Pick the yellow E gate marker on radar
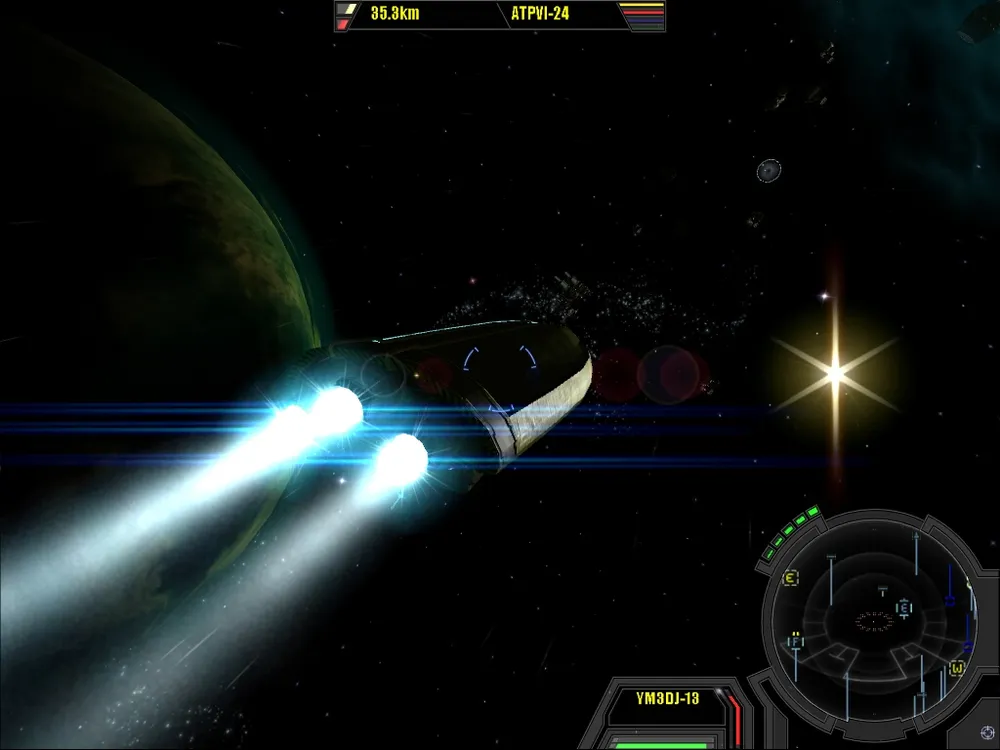 pos(790,578)
